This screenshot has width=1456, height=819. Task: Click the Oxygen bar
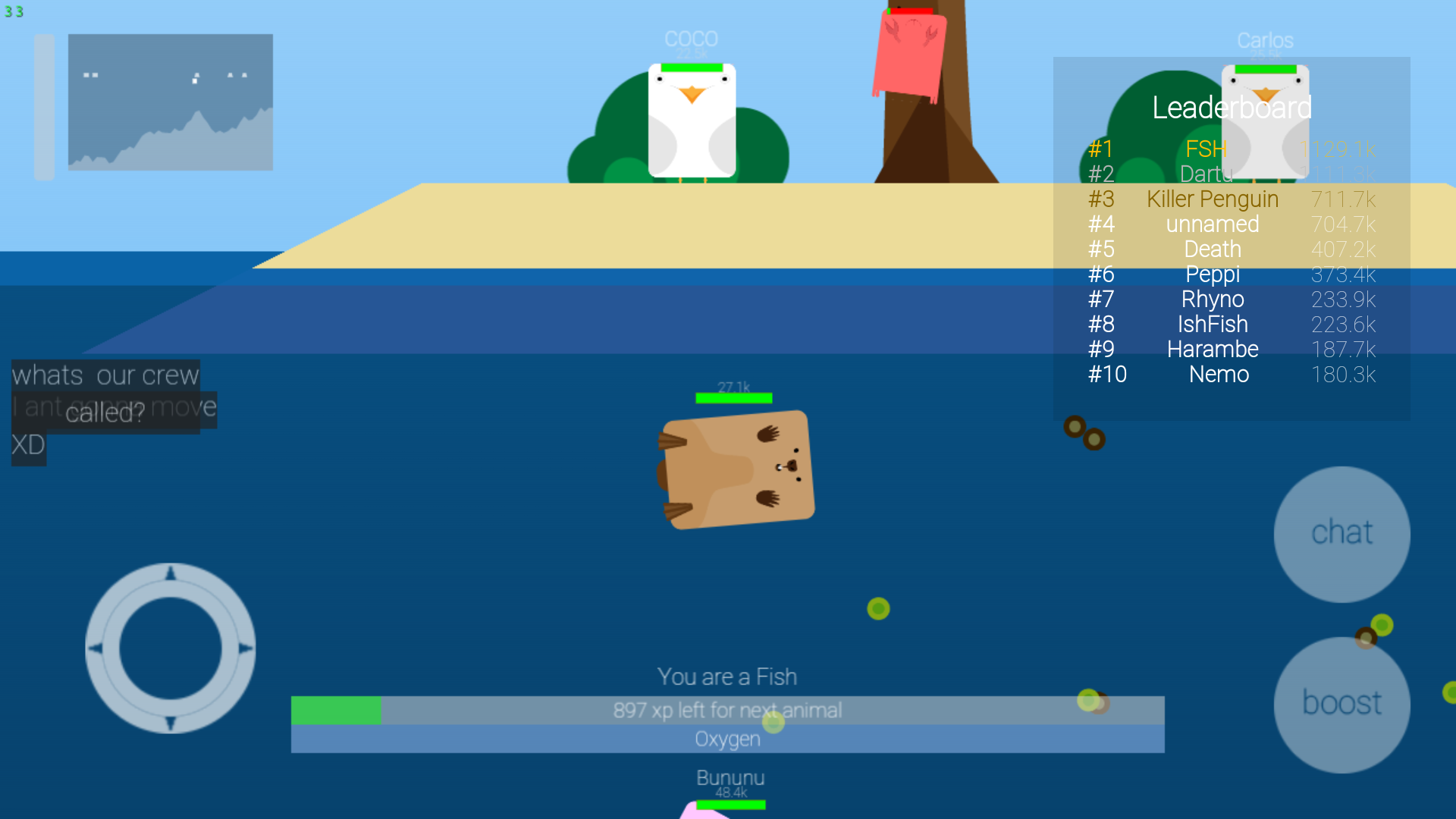point(726,739)
